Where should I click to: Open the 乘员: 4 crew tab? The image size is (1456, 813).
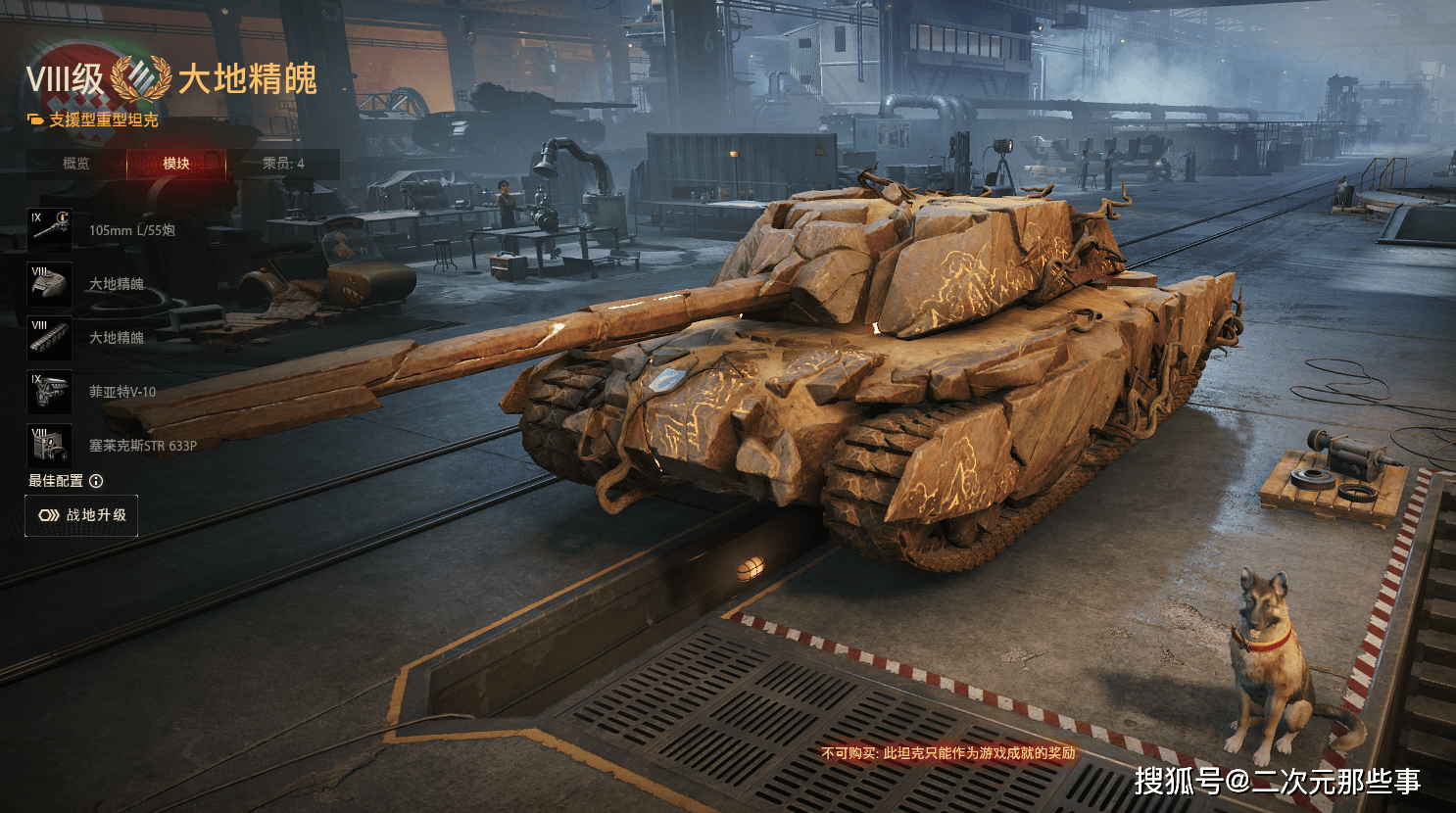[x=283, y=164]
